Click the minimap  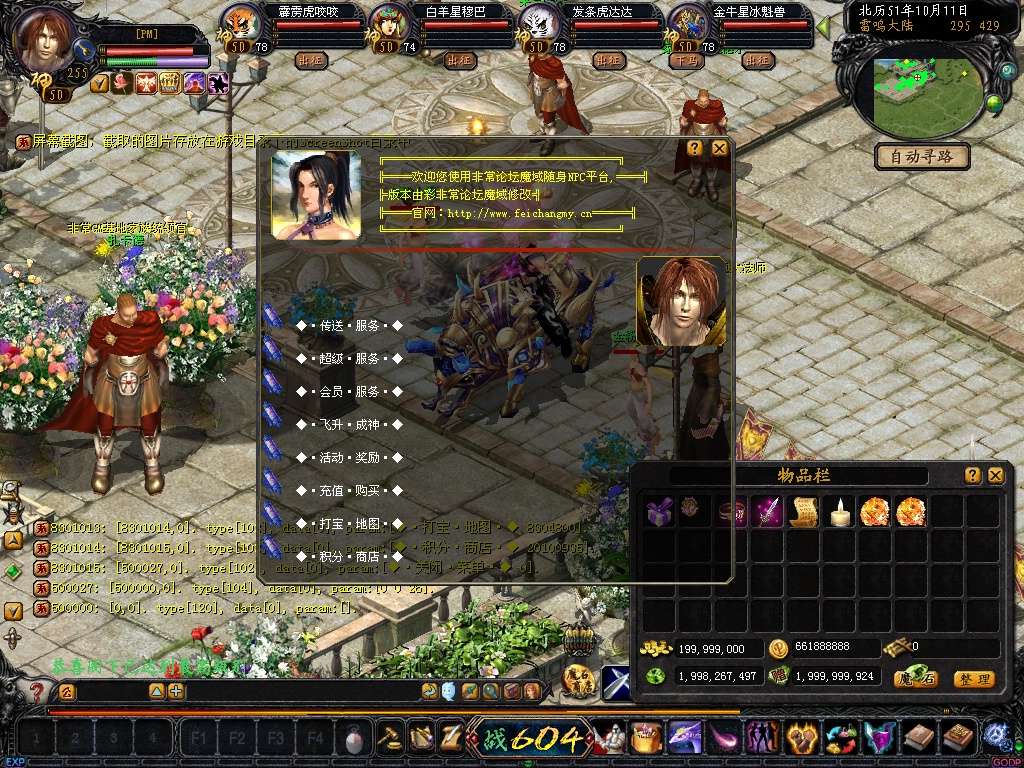pyautogui.click(x=924, y=95)
